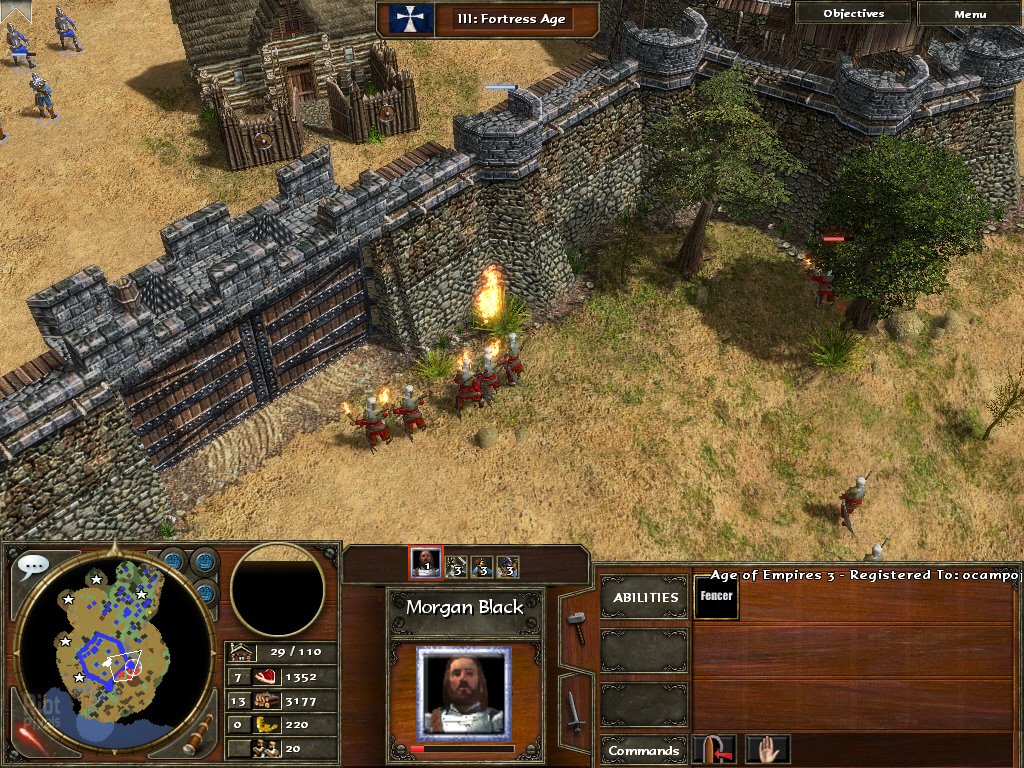Viewport: 1024px width, 768px height.
Task: Click Morgan Black's portrait
Action: [x=463, y=692]
